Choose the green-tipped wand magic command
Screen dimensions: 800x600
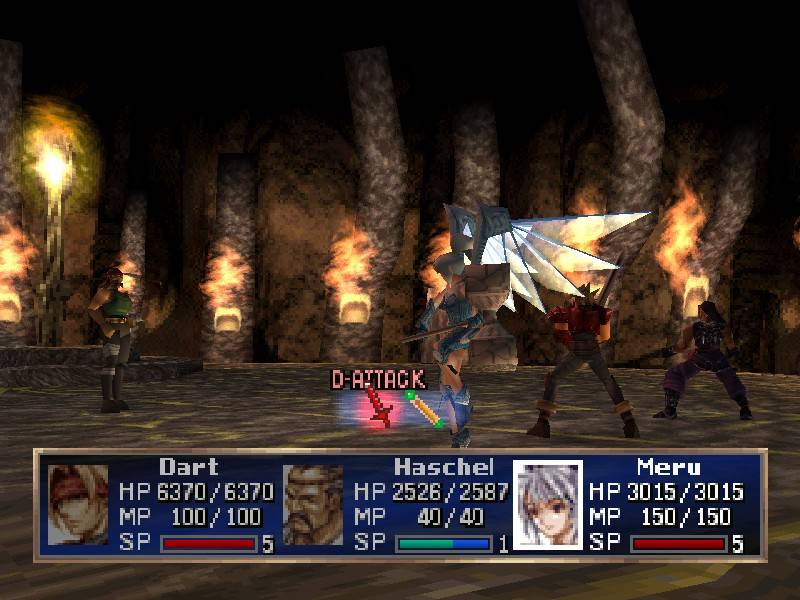425,410
